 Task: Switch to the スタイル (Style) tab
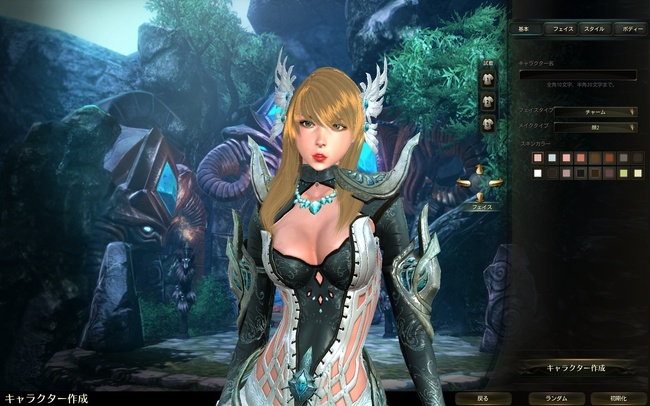pyautogui.click(x=595, y=29)
